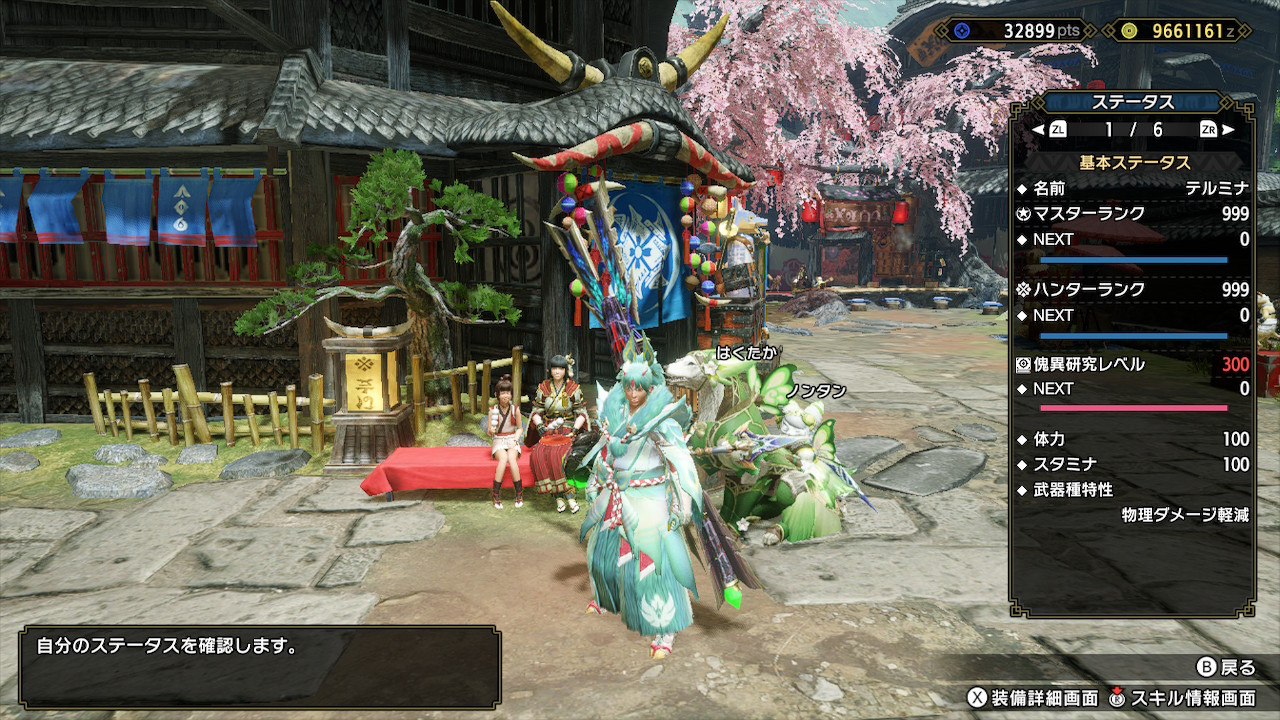
Task: Advance to the next status page arrow
Action: point(1228,129)
